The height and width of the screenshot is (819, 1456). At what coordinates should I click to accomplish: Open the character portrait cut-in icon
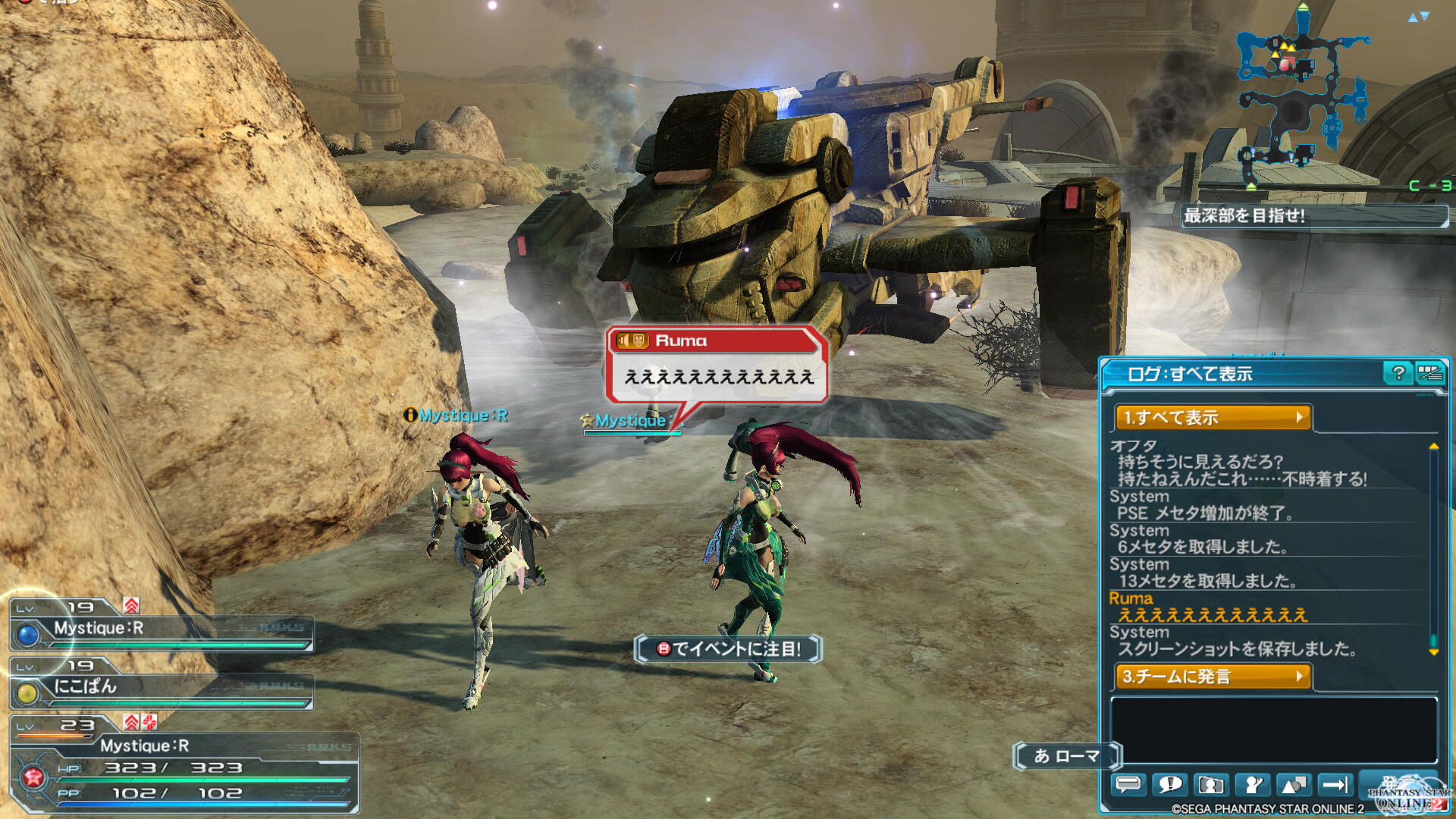point(1211,784)
